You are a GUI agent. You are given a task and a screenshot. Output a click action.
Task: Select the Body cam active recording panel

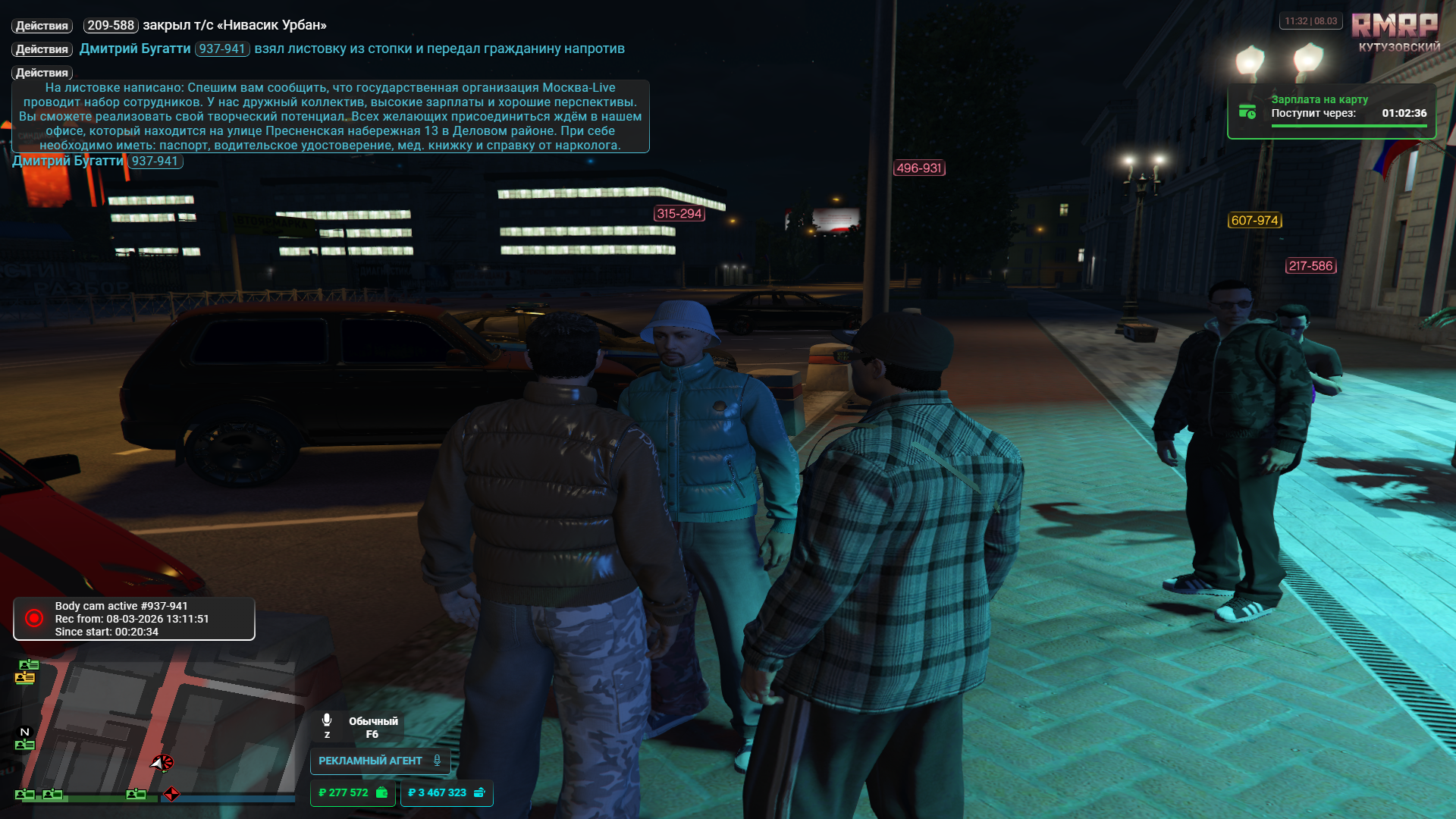tap(134, 619)
